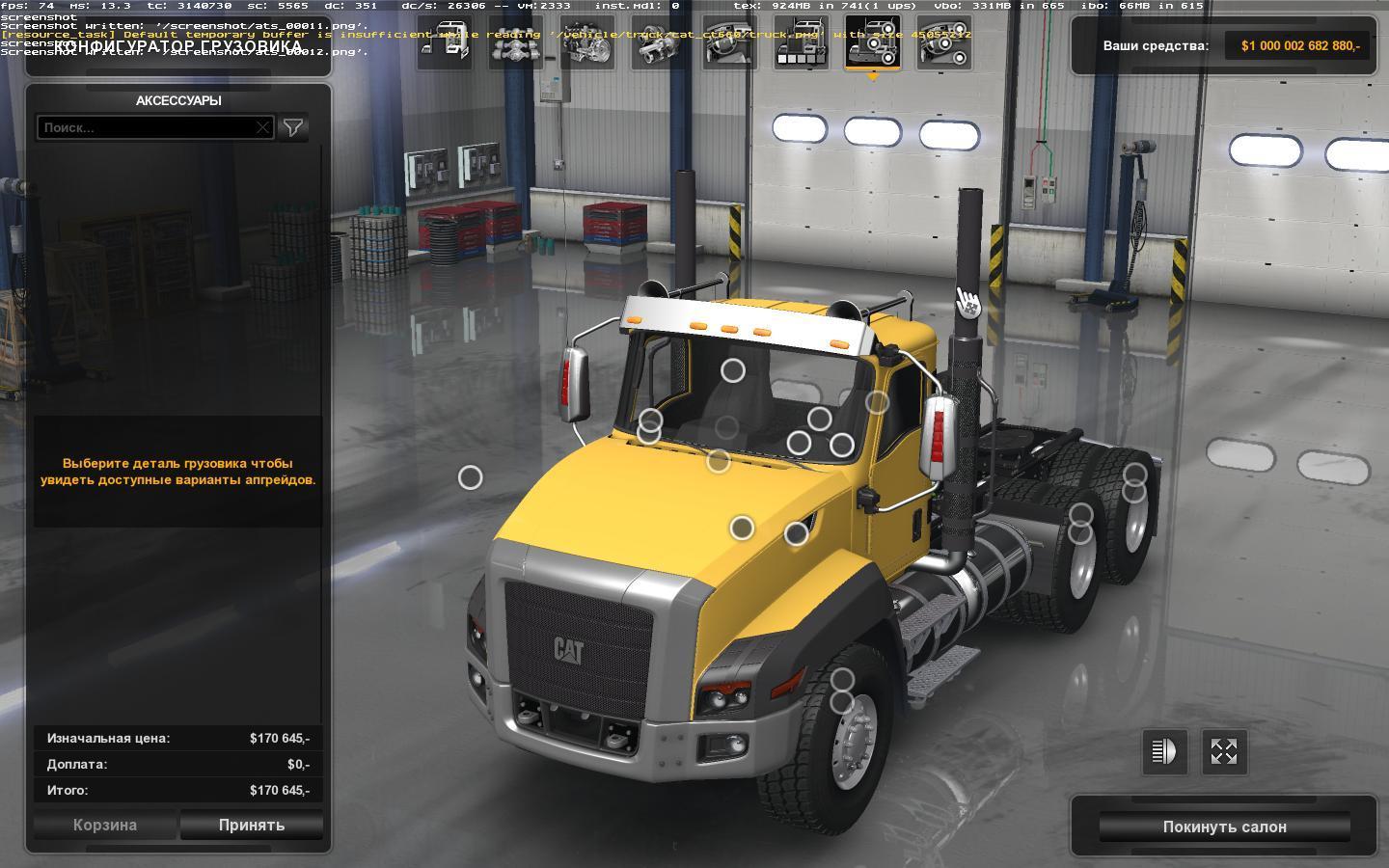Focus the Поиск search field
1389x868 pixels.
click(x=145, y=127)
